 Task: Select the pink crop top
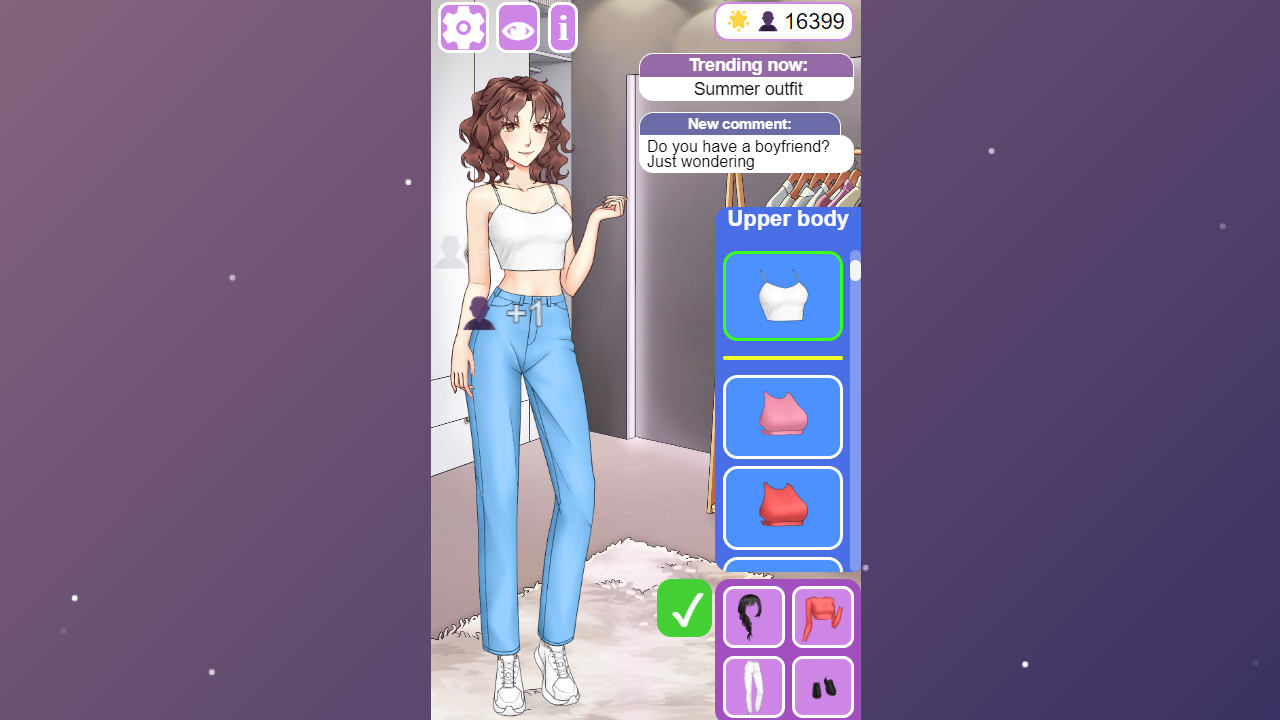click(x=782, y=417)
